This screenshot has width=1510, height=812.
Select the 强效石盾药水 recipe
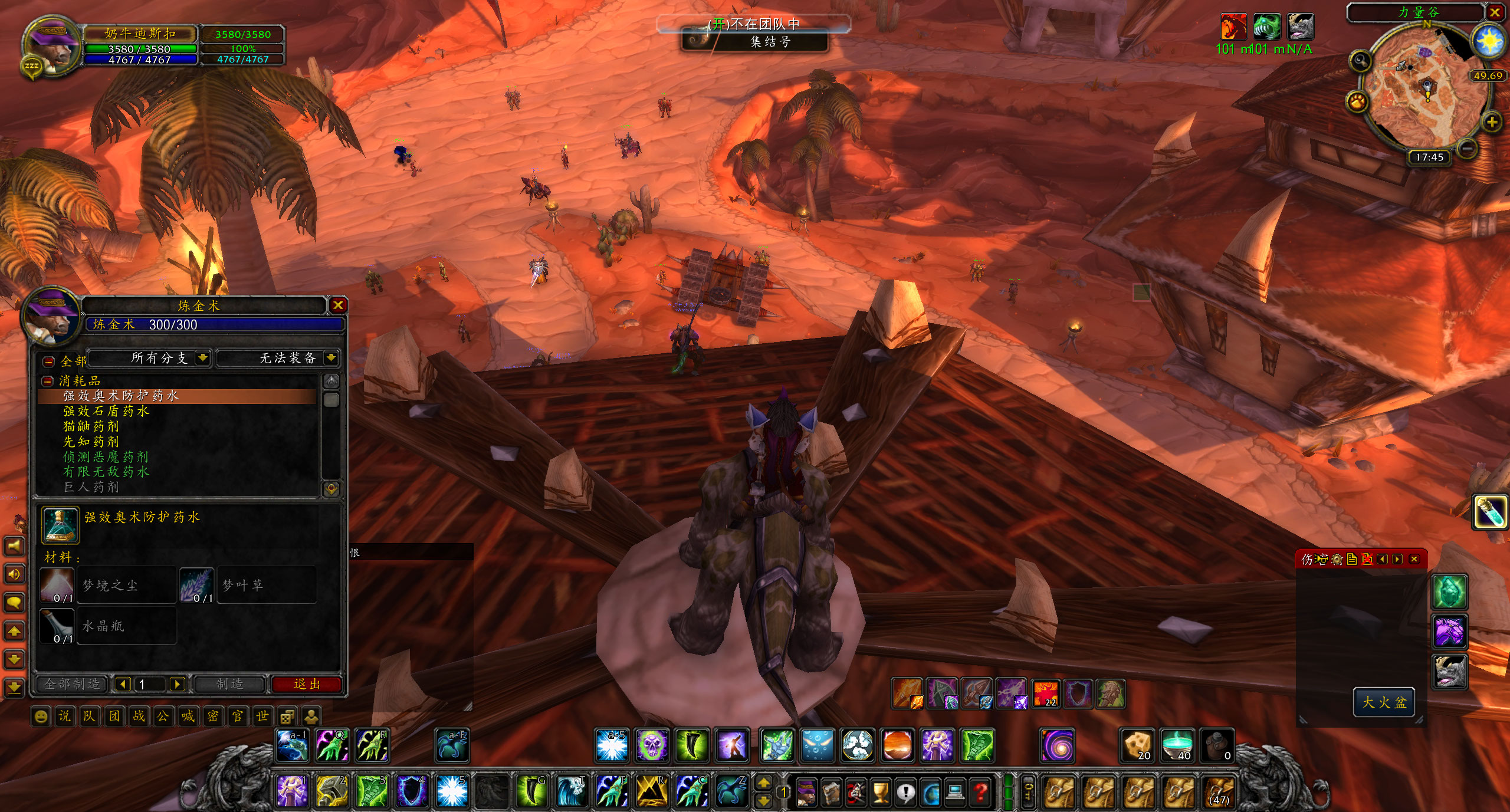tap(106, 411)
